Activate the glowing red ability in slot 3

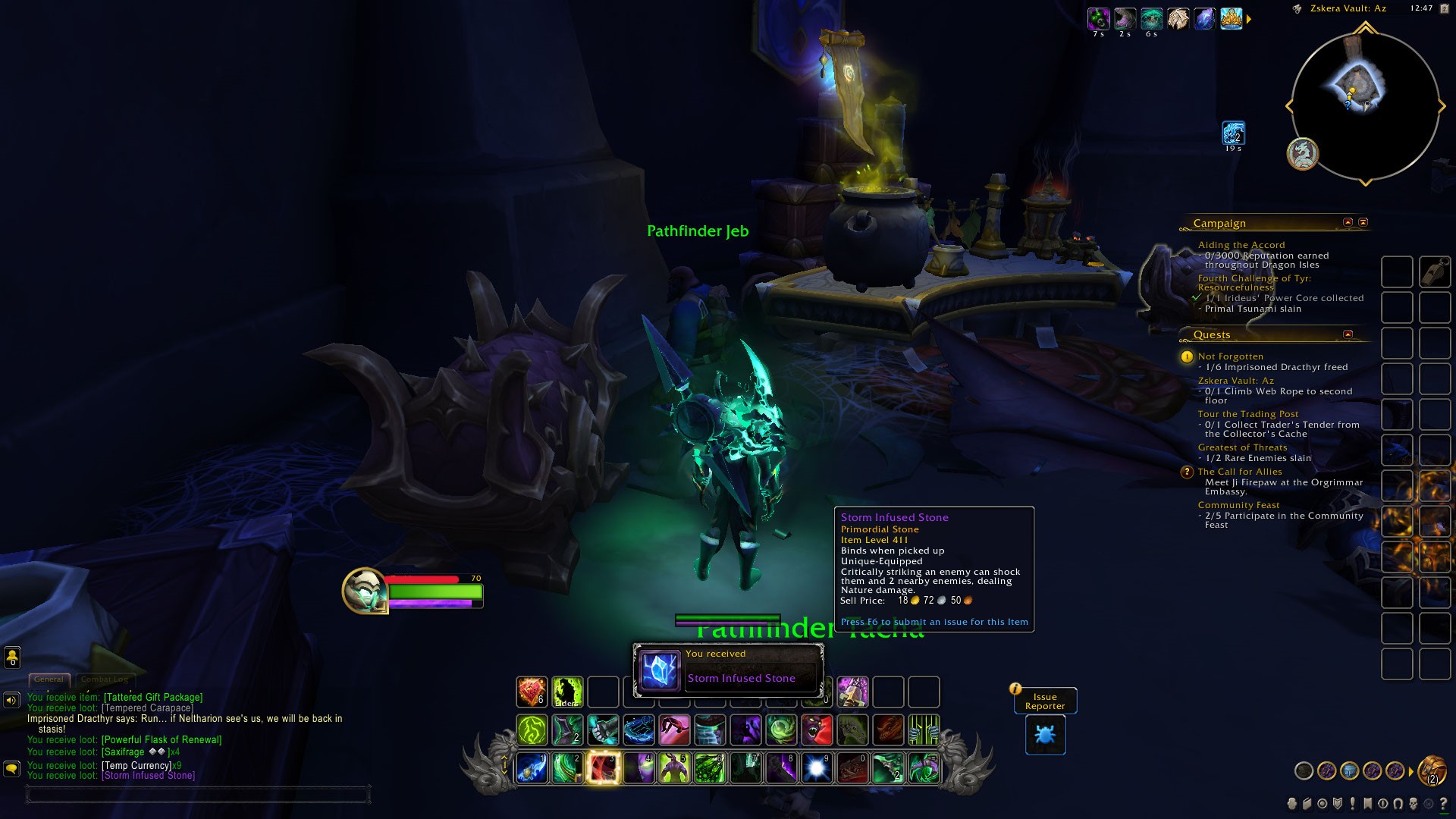603,767
